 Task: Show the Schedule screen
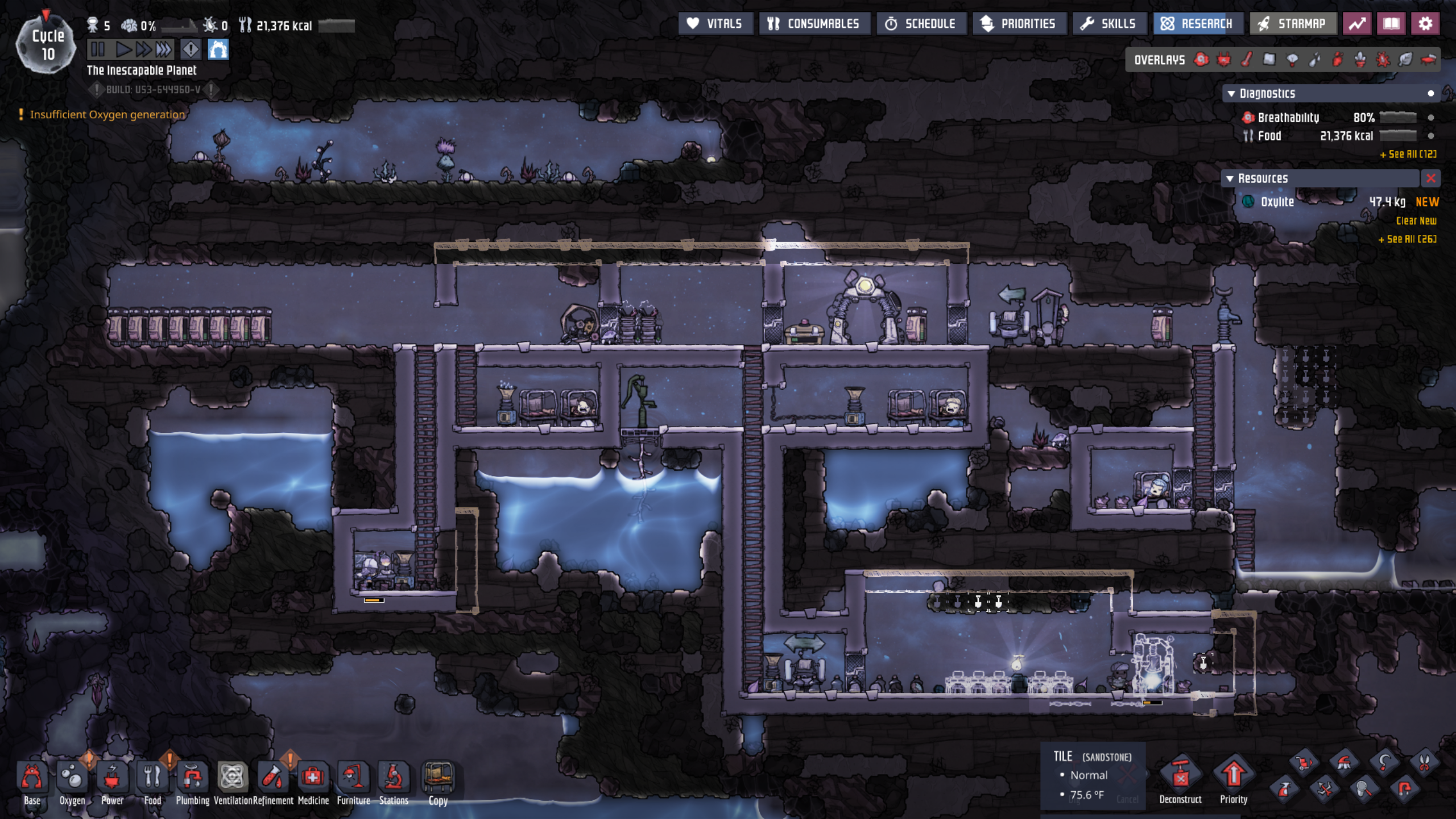(920, 24)
